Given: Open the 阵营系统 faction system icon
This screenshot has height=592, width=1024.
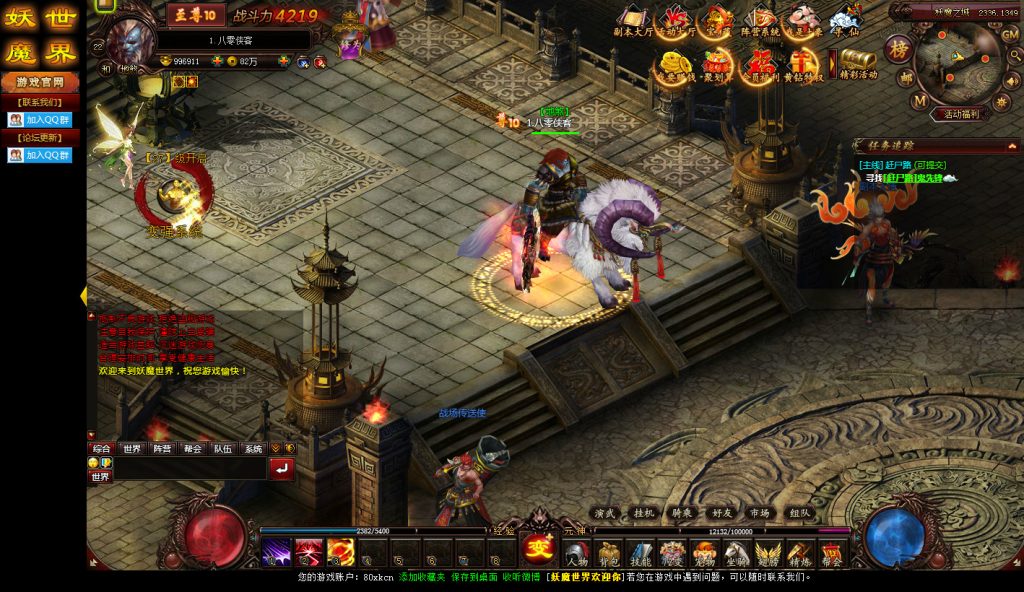Looking at the screenshot, I should [x=759, y=22].
